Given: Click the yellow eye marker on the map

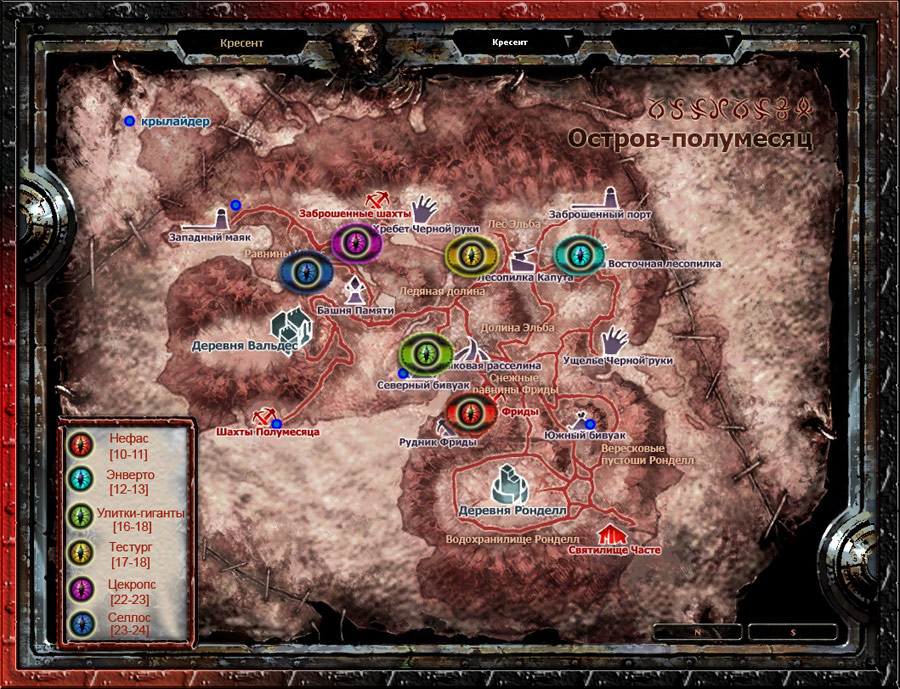Looking at the screenshot, I should (x=472, y=256).
